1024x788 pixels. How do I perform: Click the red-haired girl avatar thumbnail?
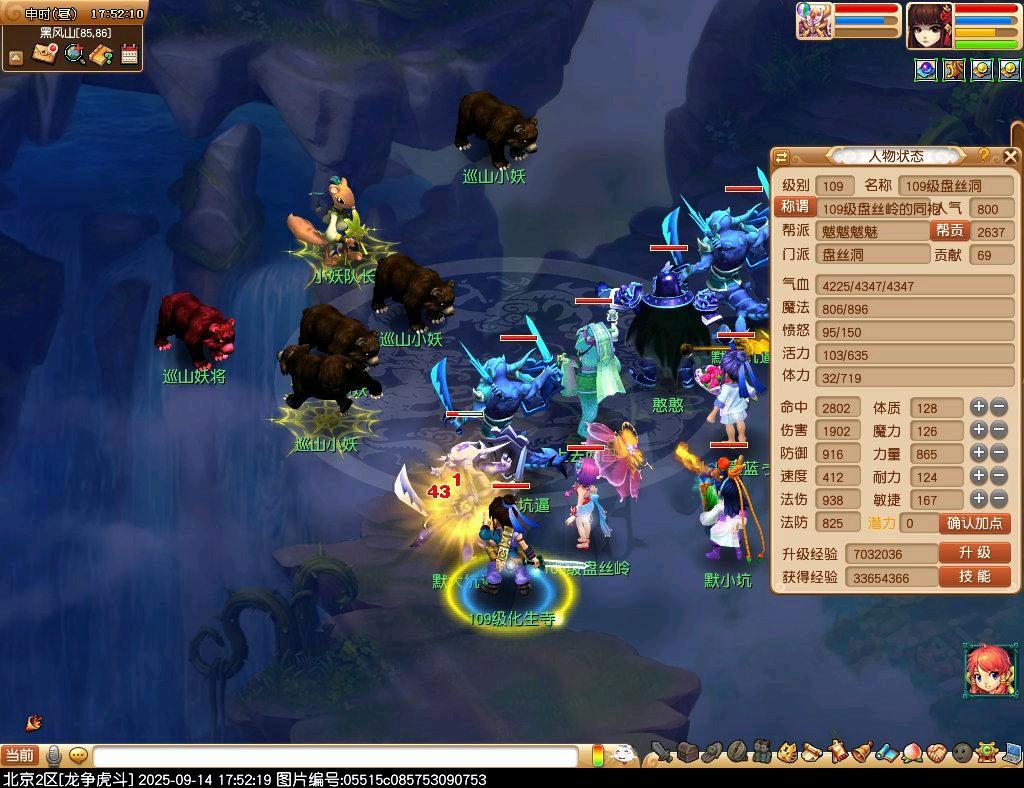pos(985,671)
